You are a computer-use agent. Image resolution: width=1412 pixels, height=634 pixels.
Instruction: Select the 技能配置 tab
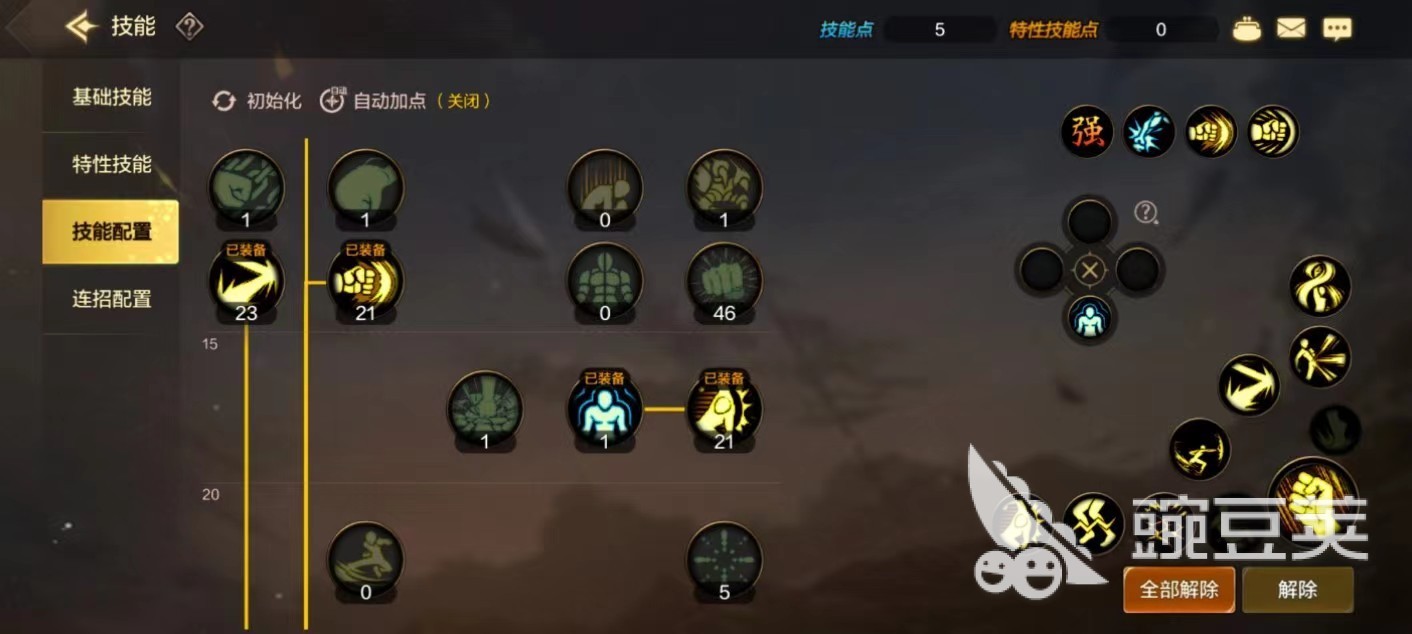[x=111, y=232]
